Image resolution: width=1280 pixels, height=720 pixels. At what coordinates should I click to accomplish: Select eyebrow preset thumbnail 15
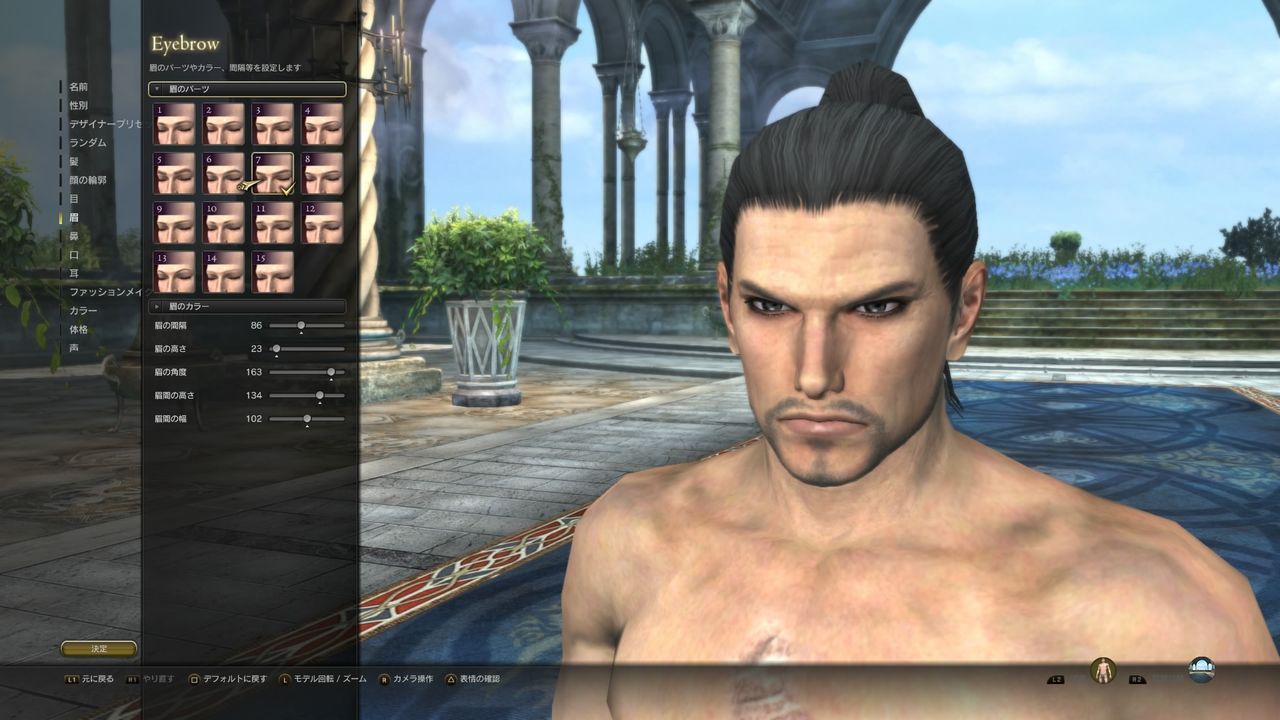tap(271, 272)
